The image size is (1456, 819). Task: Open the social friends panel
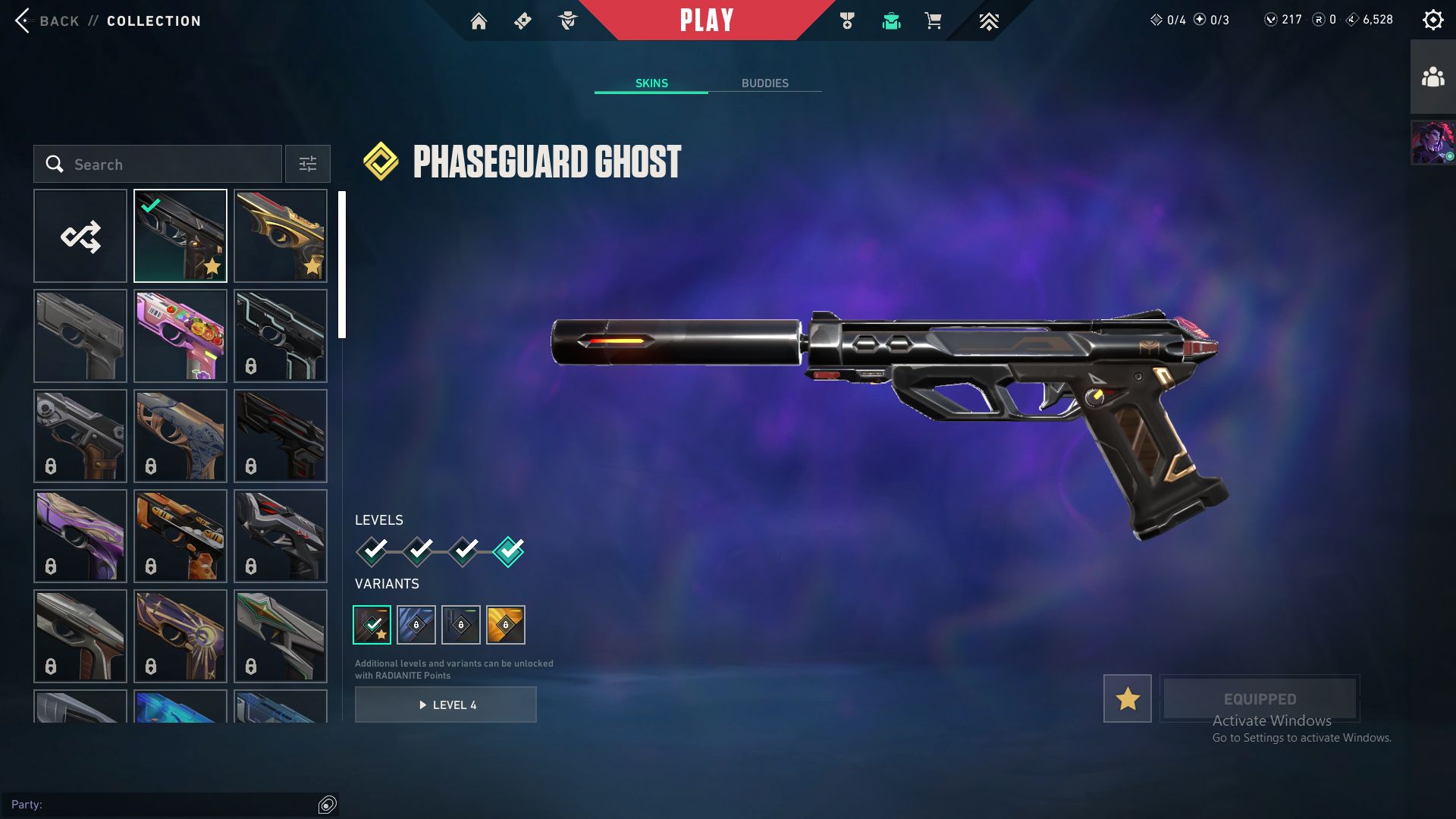pos(1432,77)
